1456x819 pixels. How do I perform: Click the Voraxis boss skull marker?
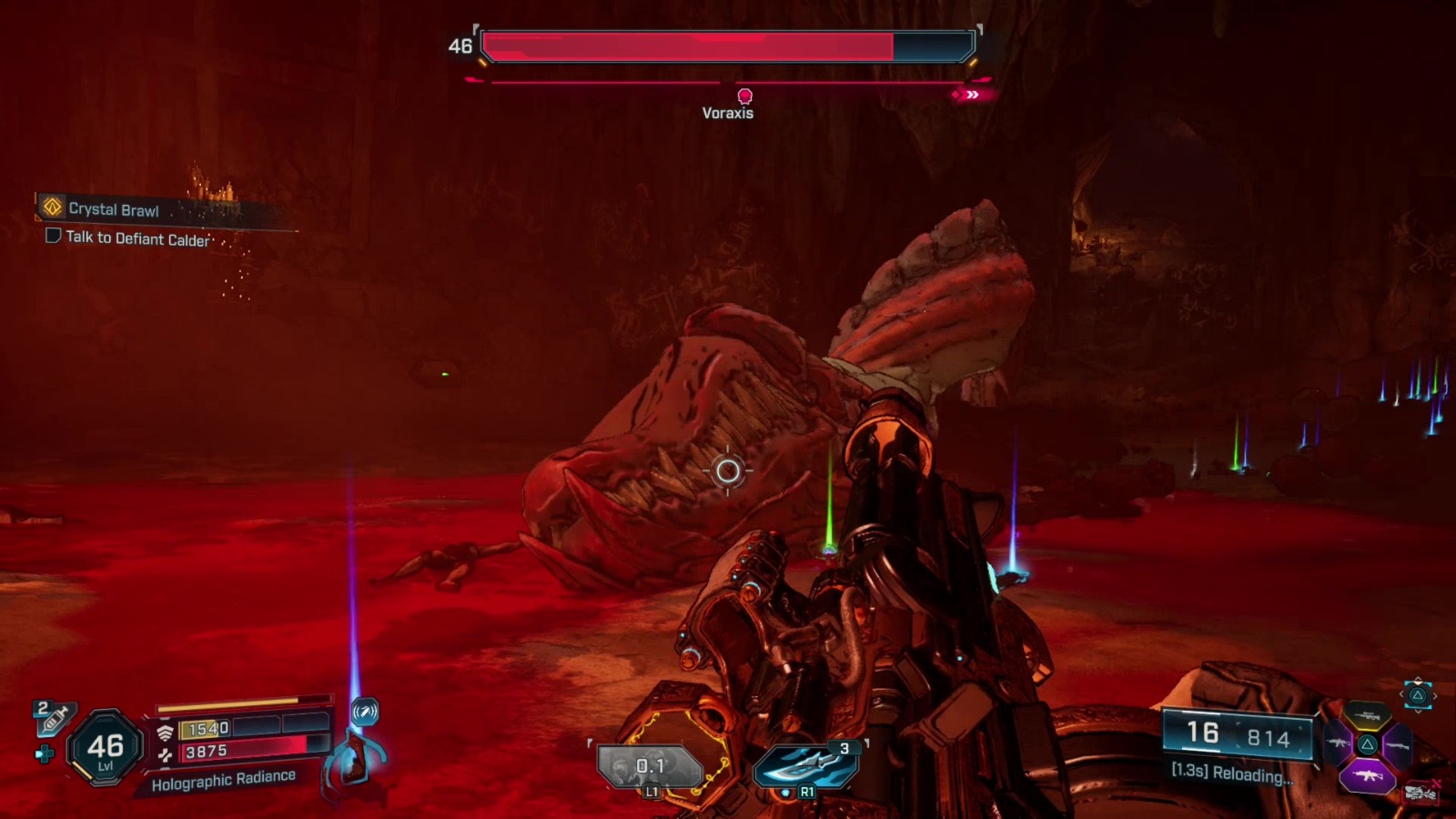tap(744, 96)
